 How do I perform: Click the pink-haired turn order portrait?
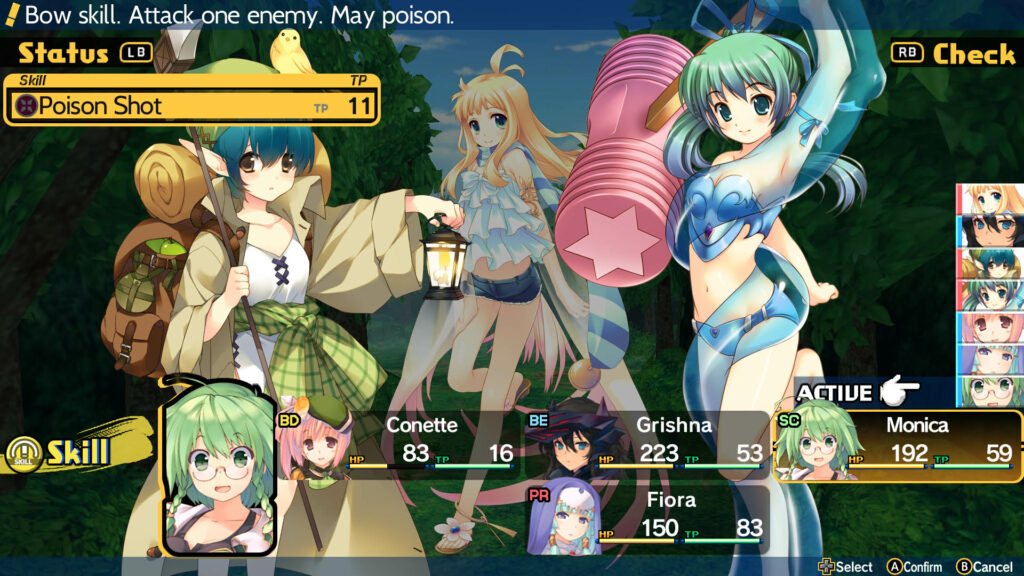tap(989, 327)
